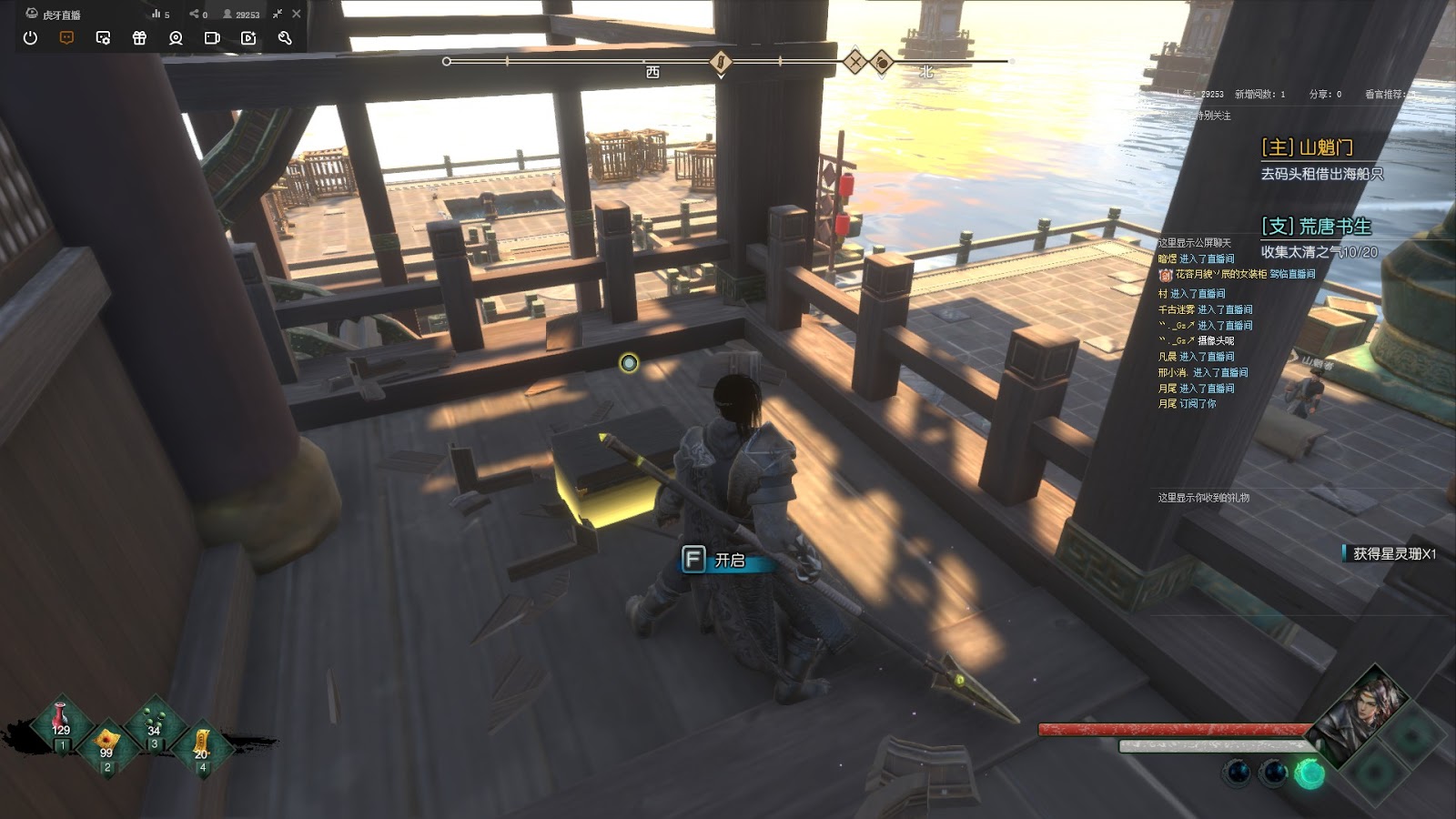Close the Huya stream overlay
The width and height of the screenshot is (1456, 819).
coord(297,14)
